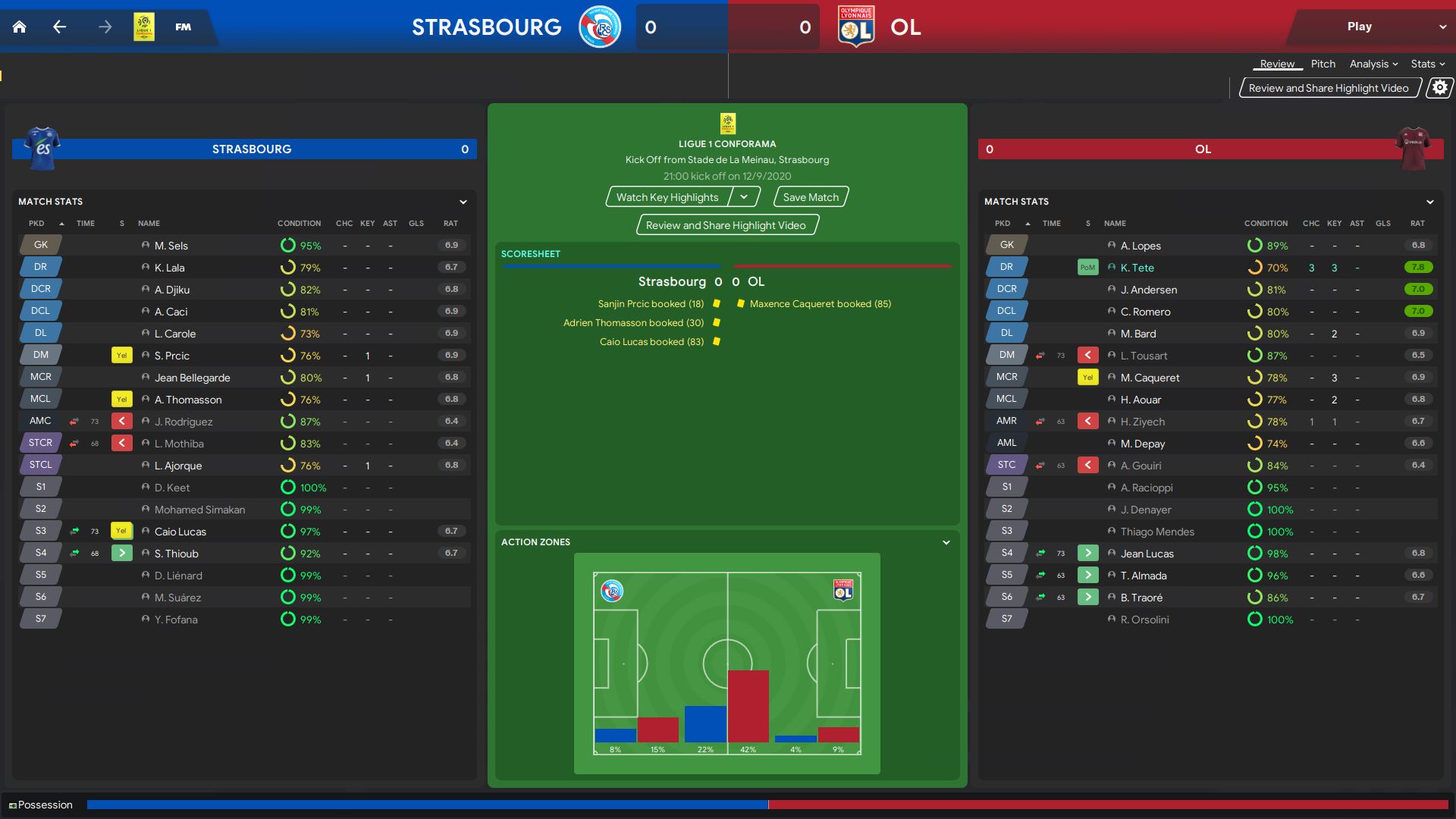The image size is (1456, 819).
Task: Select substitute Caio Lucas
Action: pyautogui.click(x=180, y=532)
